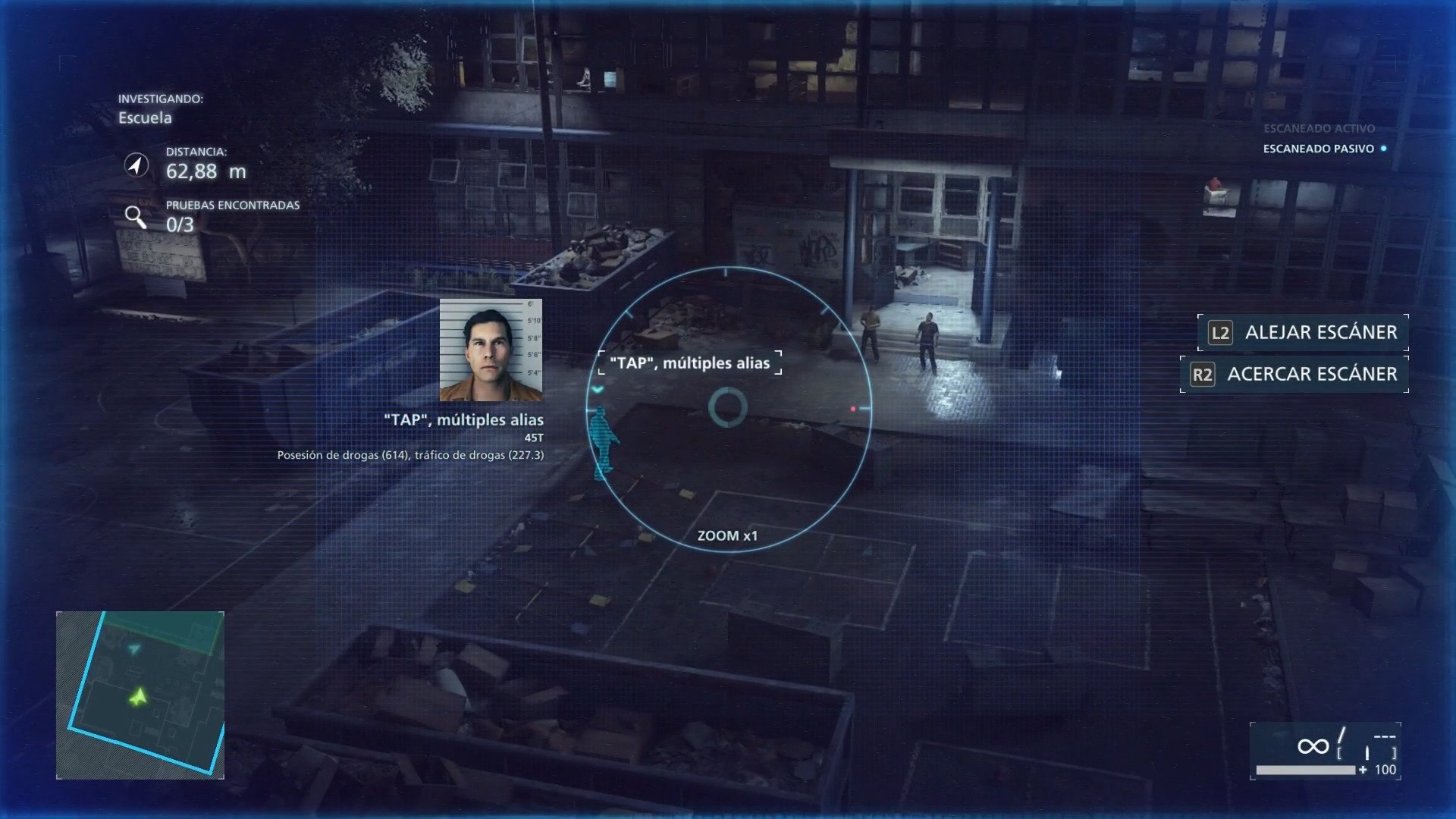Click the compass direction icon next to Distancia
The image size is (1456, 819).
pos(136,165)
